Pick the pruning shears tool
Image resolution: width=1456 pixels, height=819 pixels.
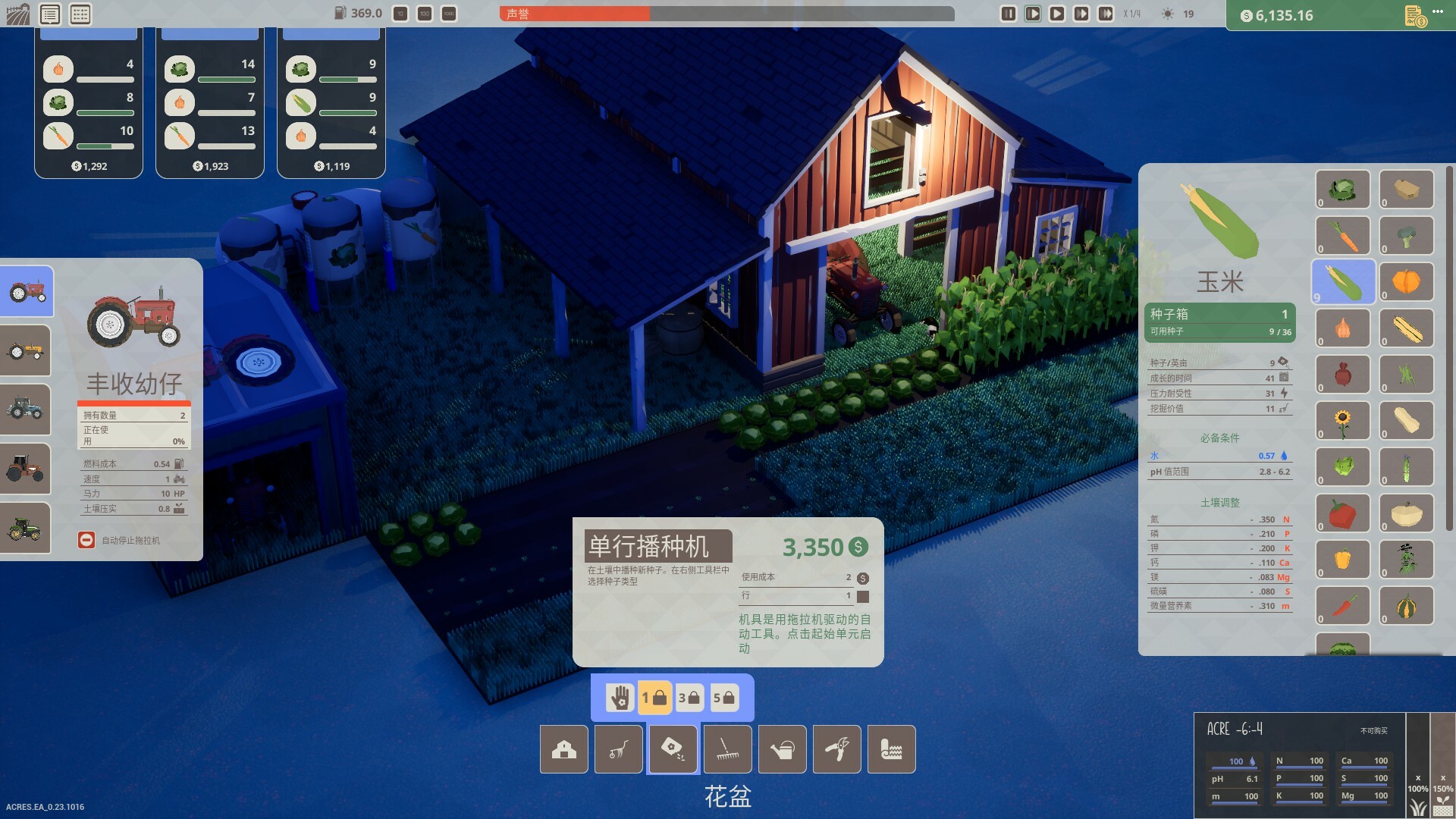[x=836, y=749]
